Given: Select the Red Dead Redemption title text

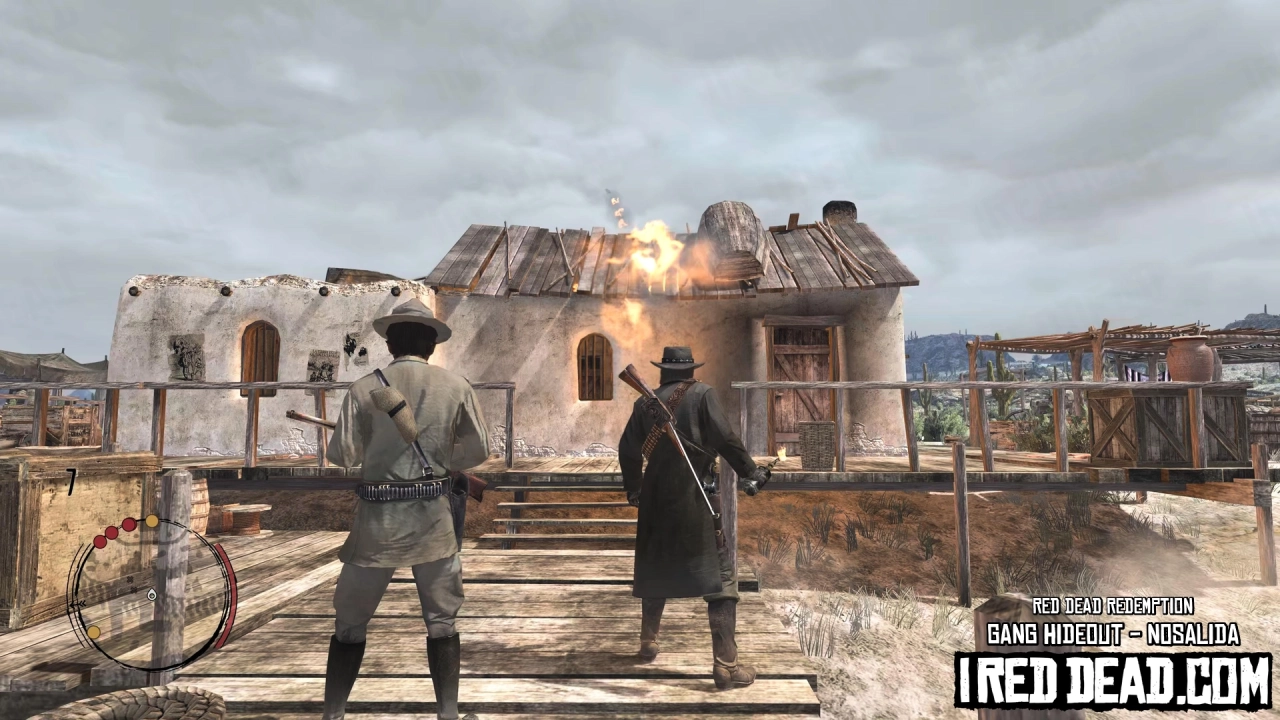Looking at the screenshot, I should 1113,604.
